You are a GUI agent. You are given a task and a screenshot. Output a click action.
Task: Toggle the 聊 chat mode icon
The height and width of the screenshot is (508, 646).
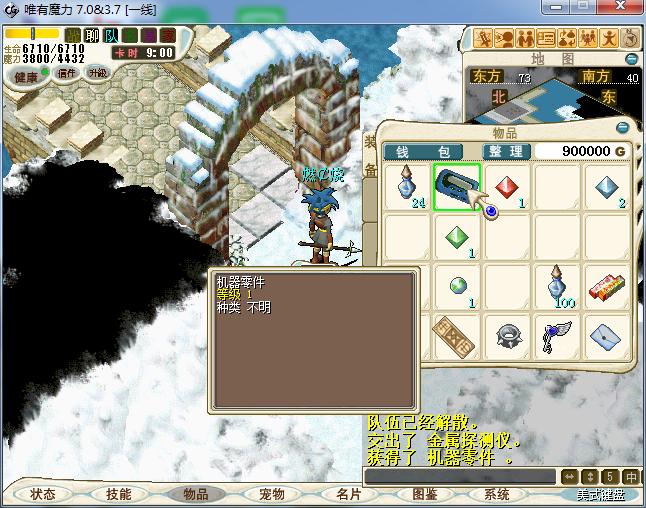(x=92, y=36)
